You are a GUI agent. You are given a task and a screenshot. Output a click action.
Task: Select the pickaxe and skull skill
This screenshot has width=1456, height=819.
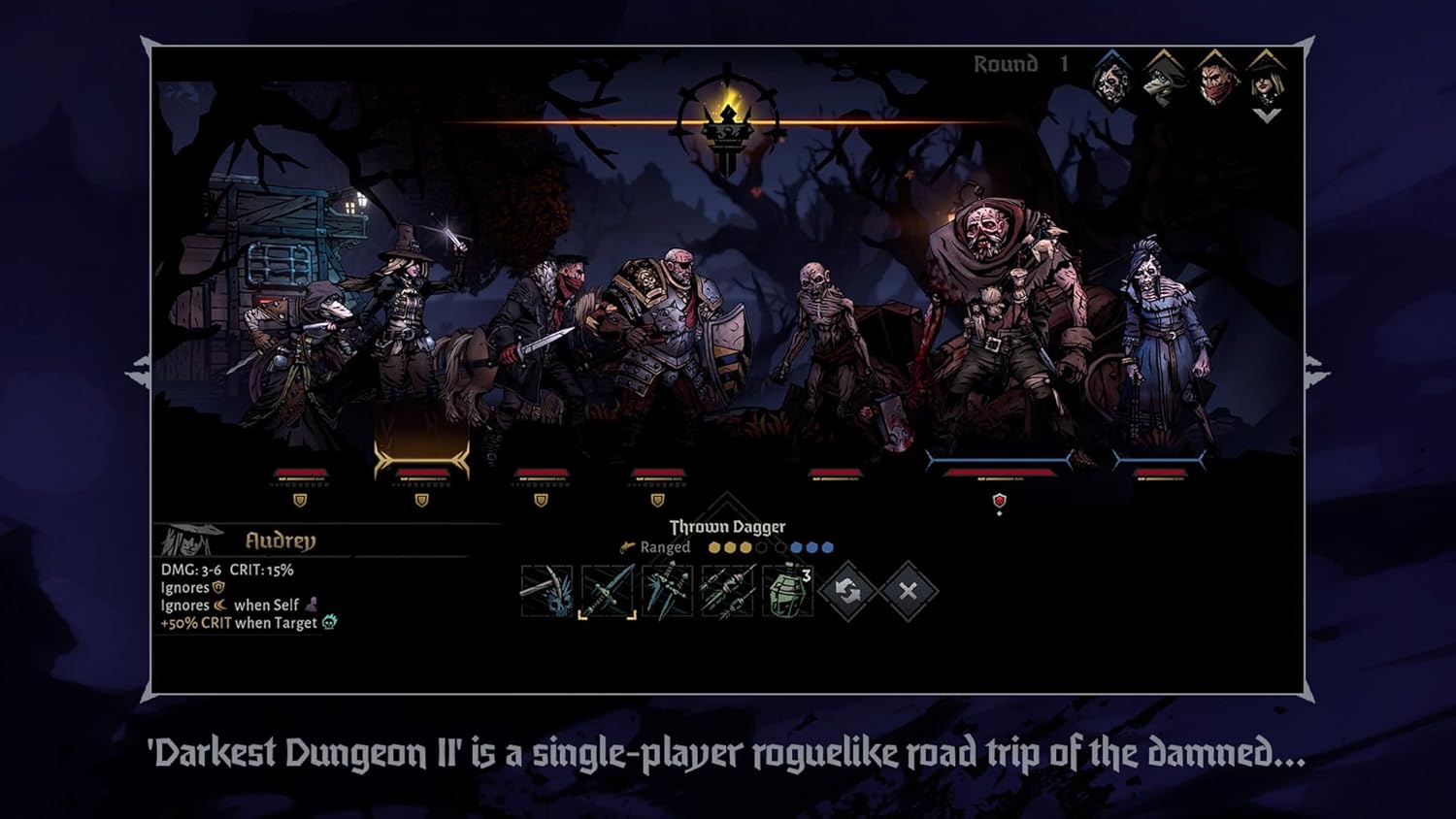click(546, 590)
